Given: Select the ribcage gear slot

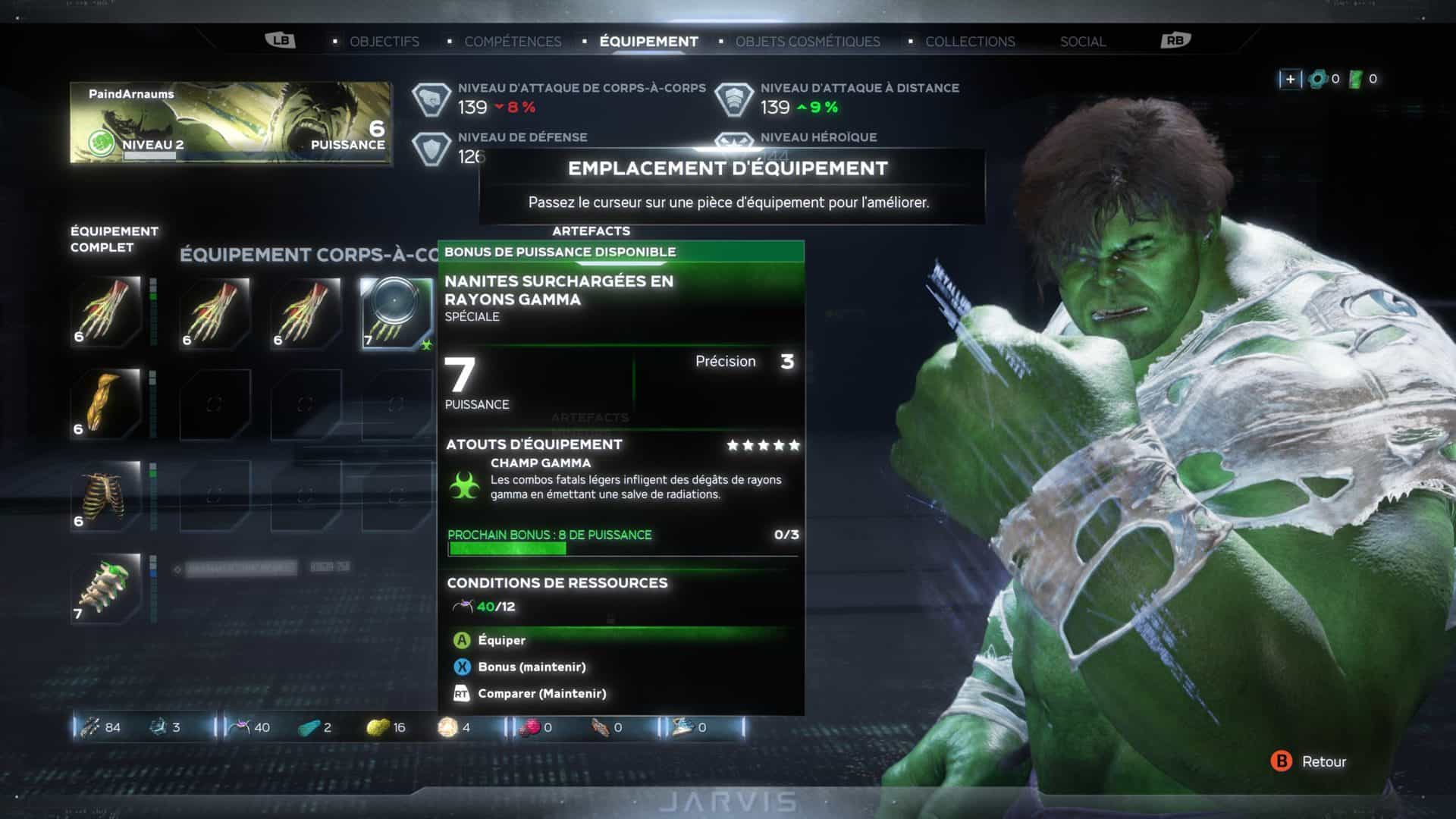Looking at the screenshot, I should (106, 496).
